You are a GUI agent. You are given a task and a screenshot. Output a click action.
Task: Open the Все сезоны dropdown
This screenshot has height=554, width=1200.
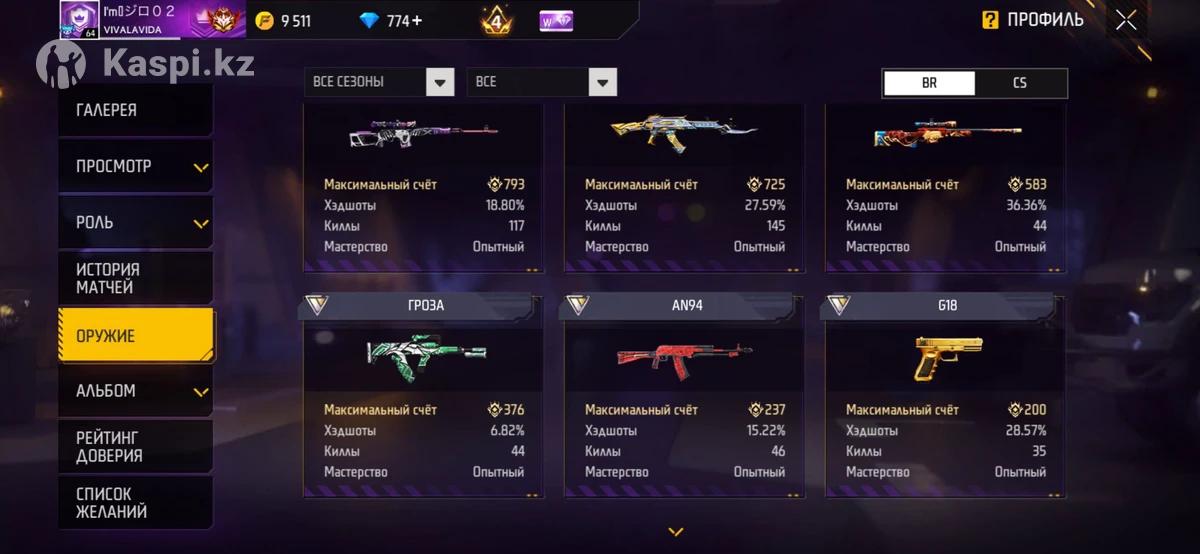tap(379, 82)
